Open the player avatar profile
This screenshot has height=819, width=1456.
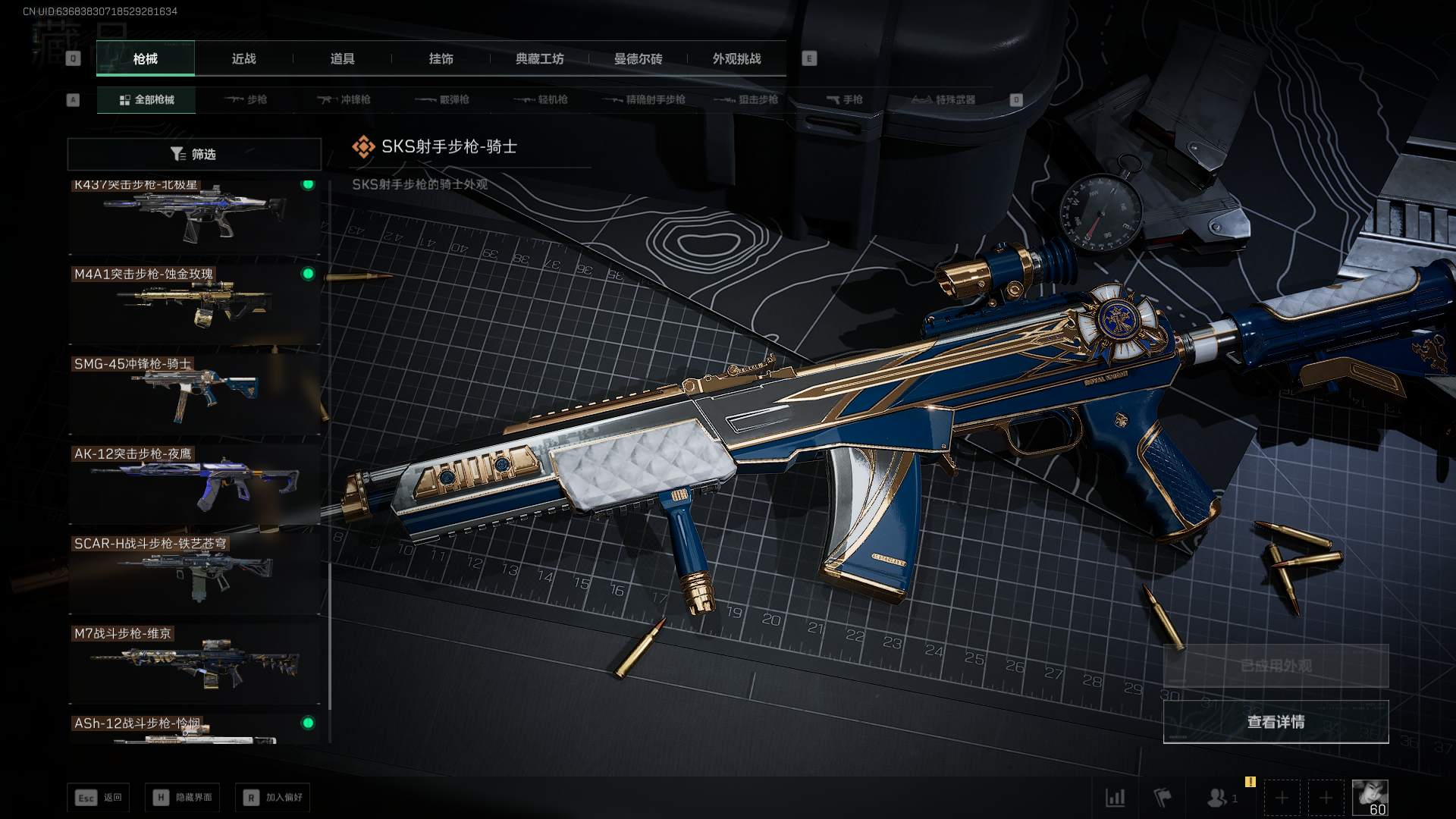(x=1370, y=797)
